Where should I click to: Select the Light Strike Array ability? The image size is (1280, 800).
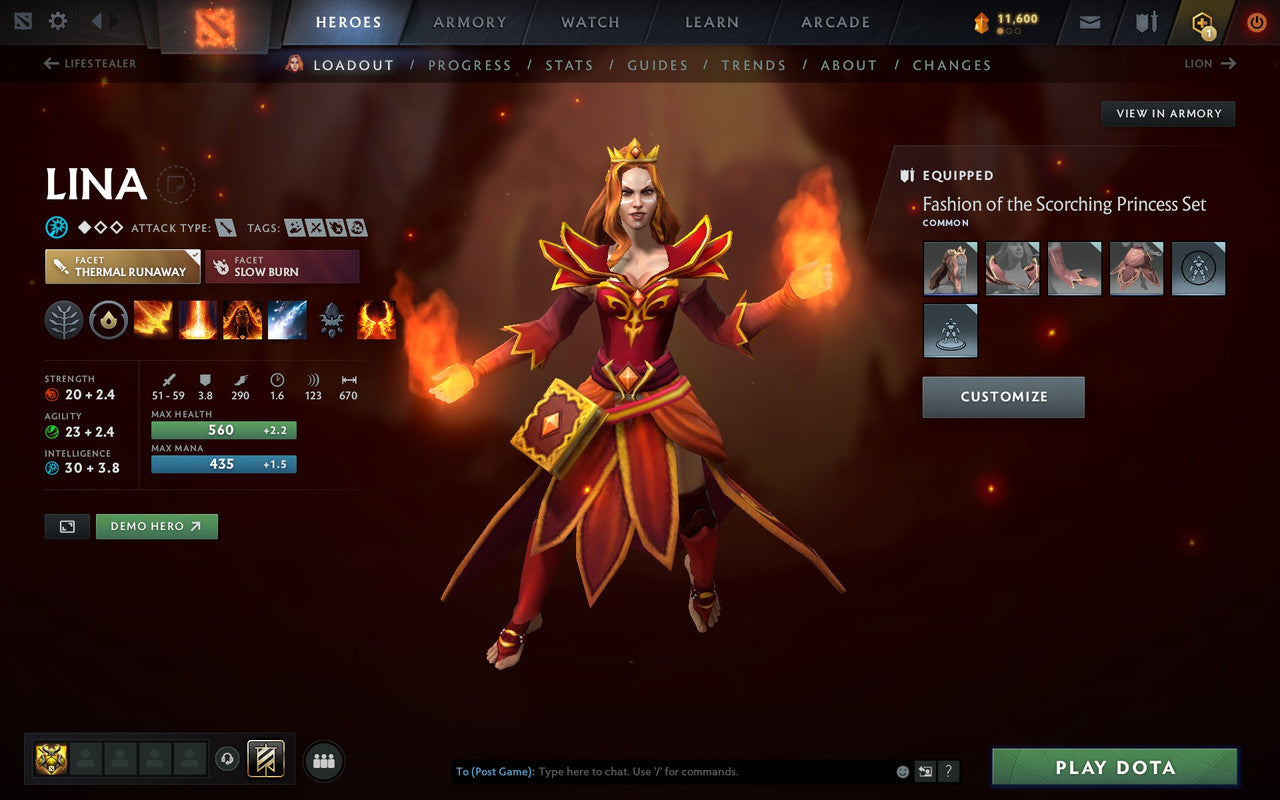point(198,318)
